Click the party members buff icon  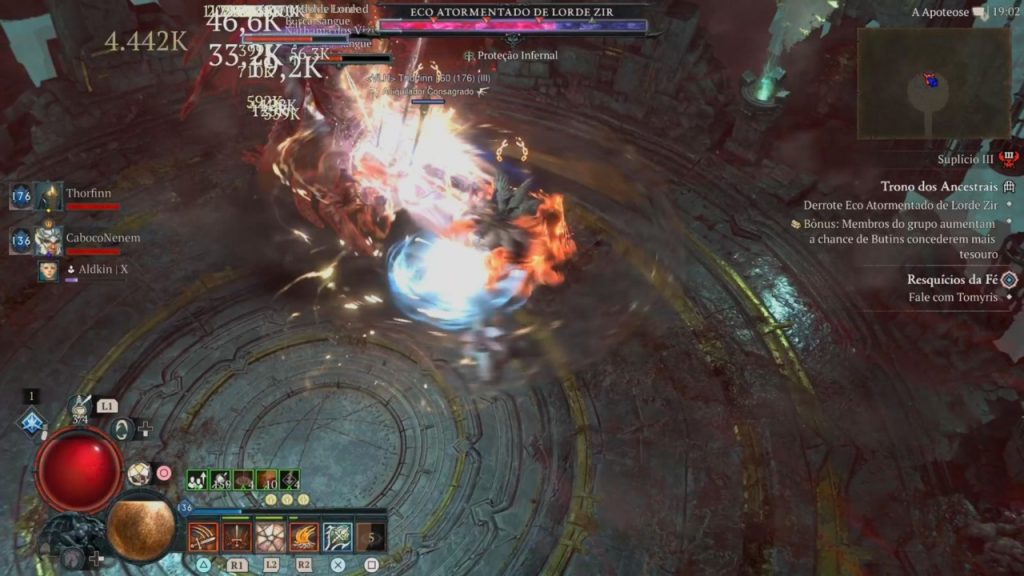point(198,480)
